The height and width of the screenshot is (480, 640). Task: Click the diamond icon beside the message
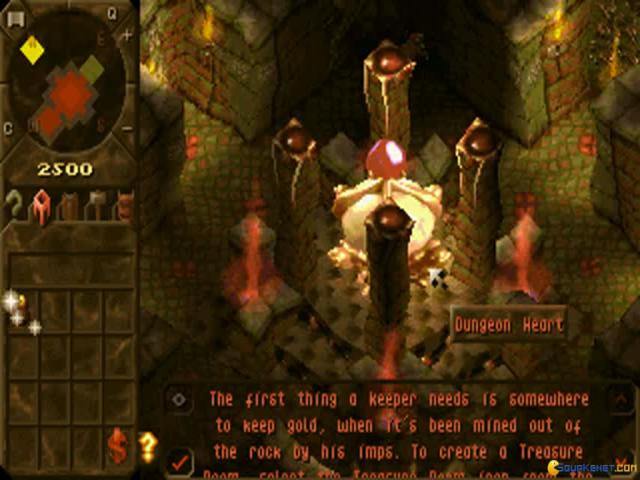[x=179, y=398]
